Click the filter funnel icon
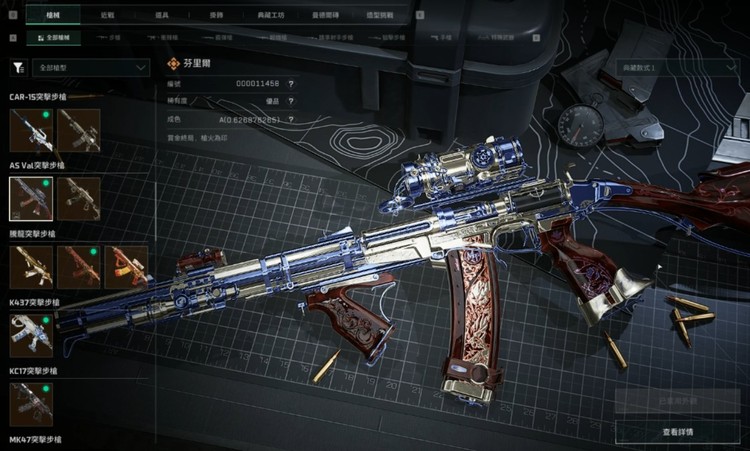 [x=18, y=68]
